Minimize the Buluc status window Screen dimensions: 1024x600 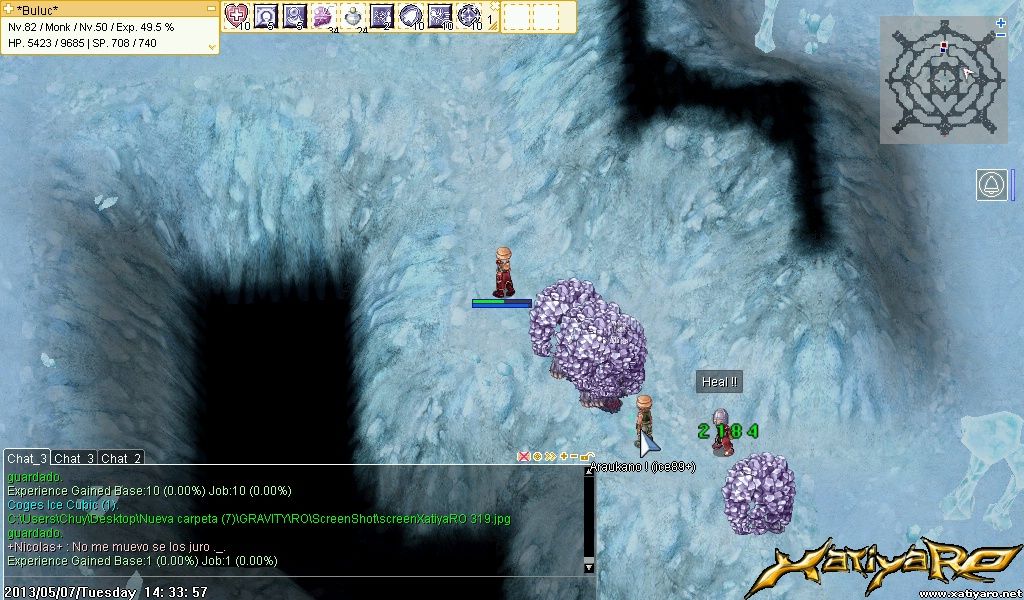[210, 9]
